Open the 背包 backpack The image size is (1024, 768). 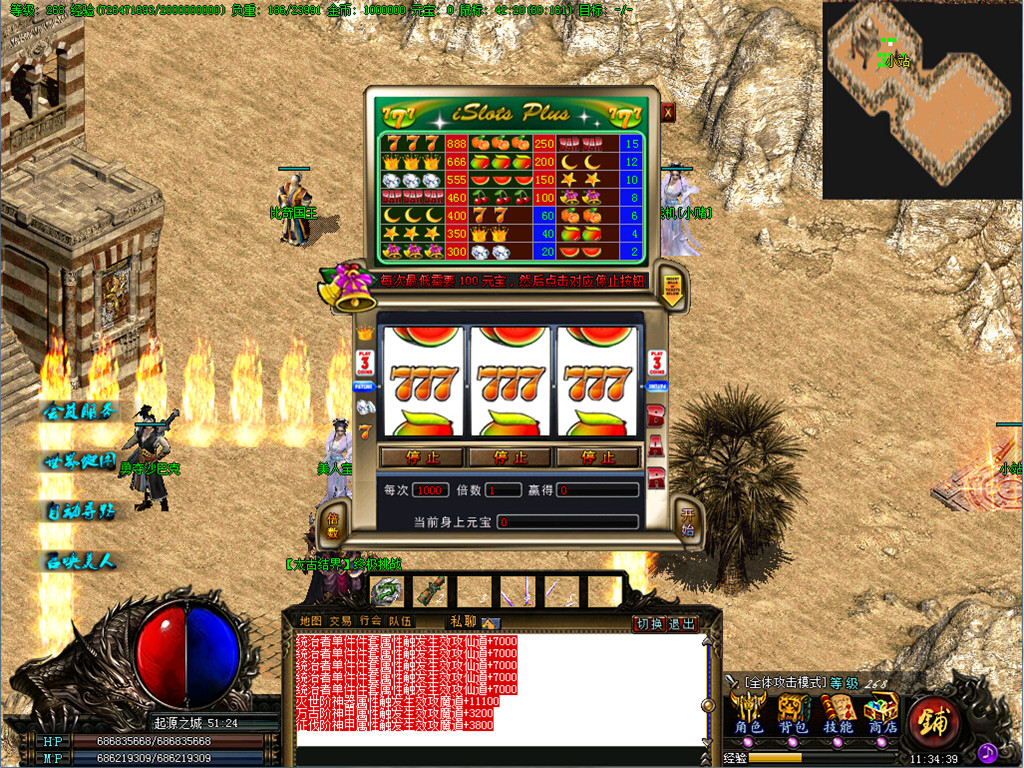793,715
